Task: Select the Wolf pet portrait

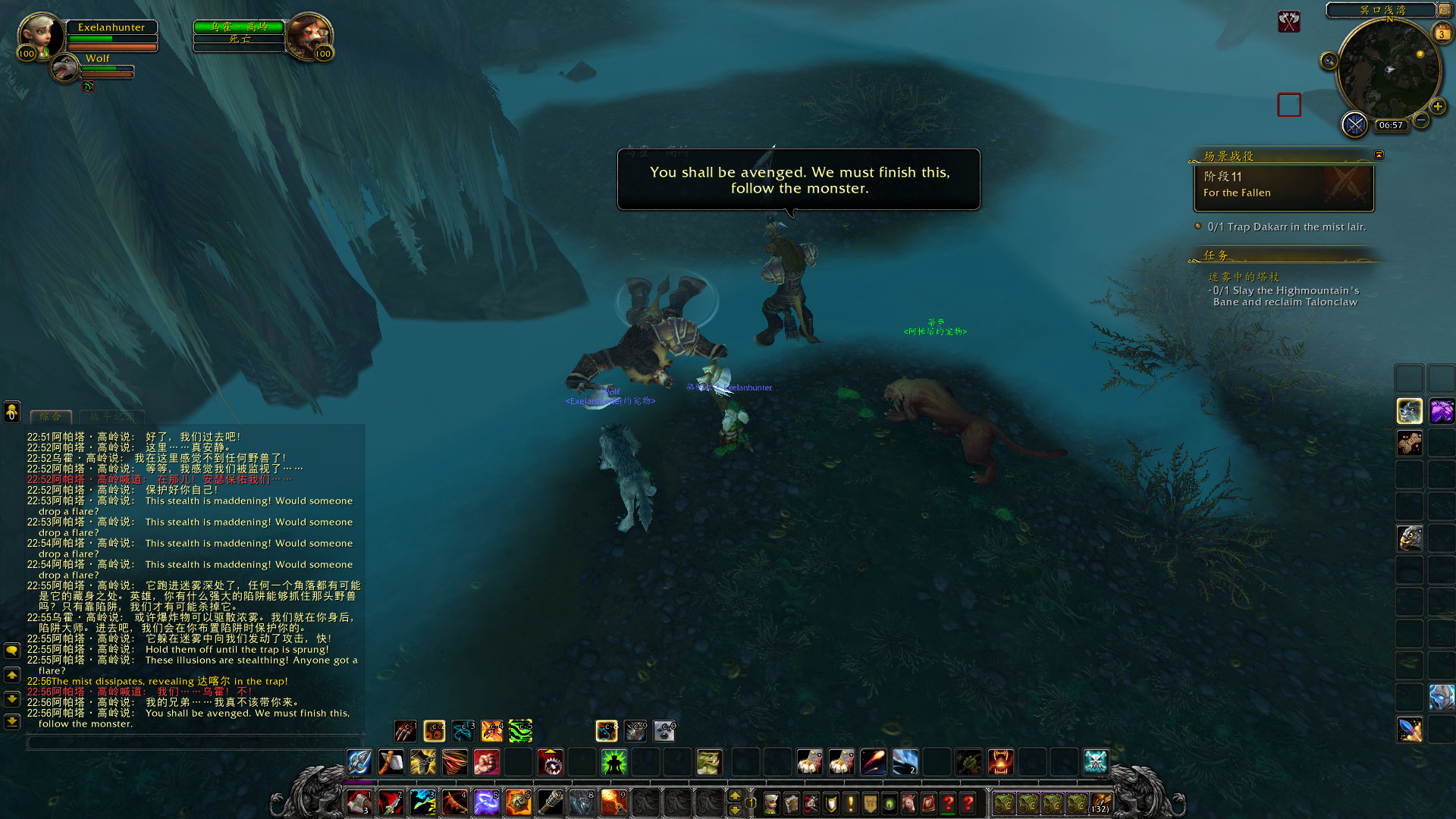Action: point(65,68)
